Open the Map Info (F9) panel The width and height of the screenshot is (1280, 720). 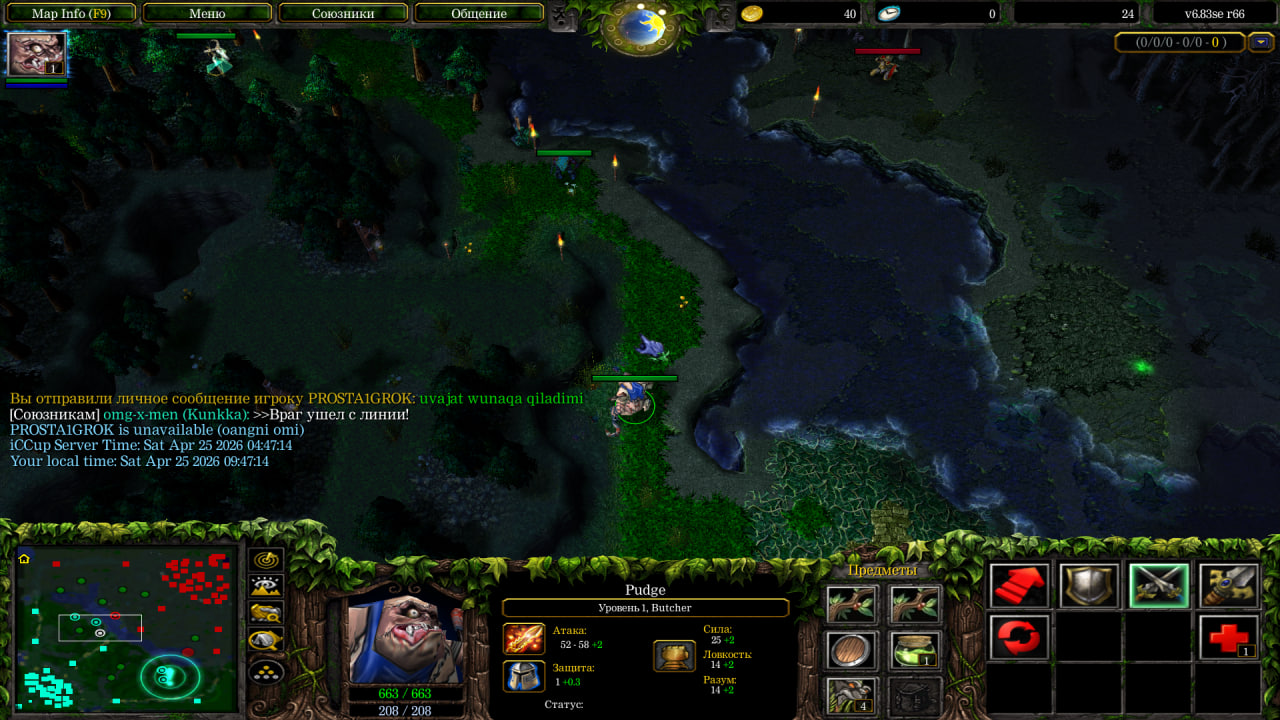[x=70, y=14]
